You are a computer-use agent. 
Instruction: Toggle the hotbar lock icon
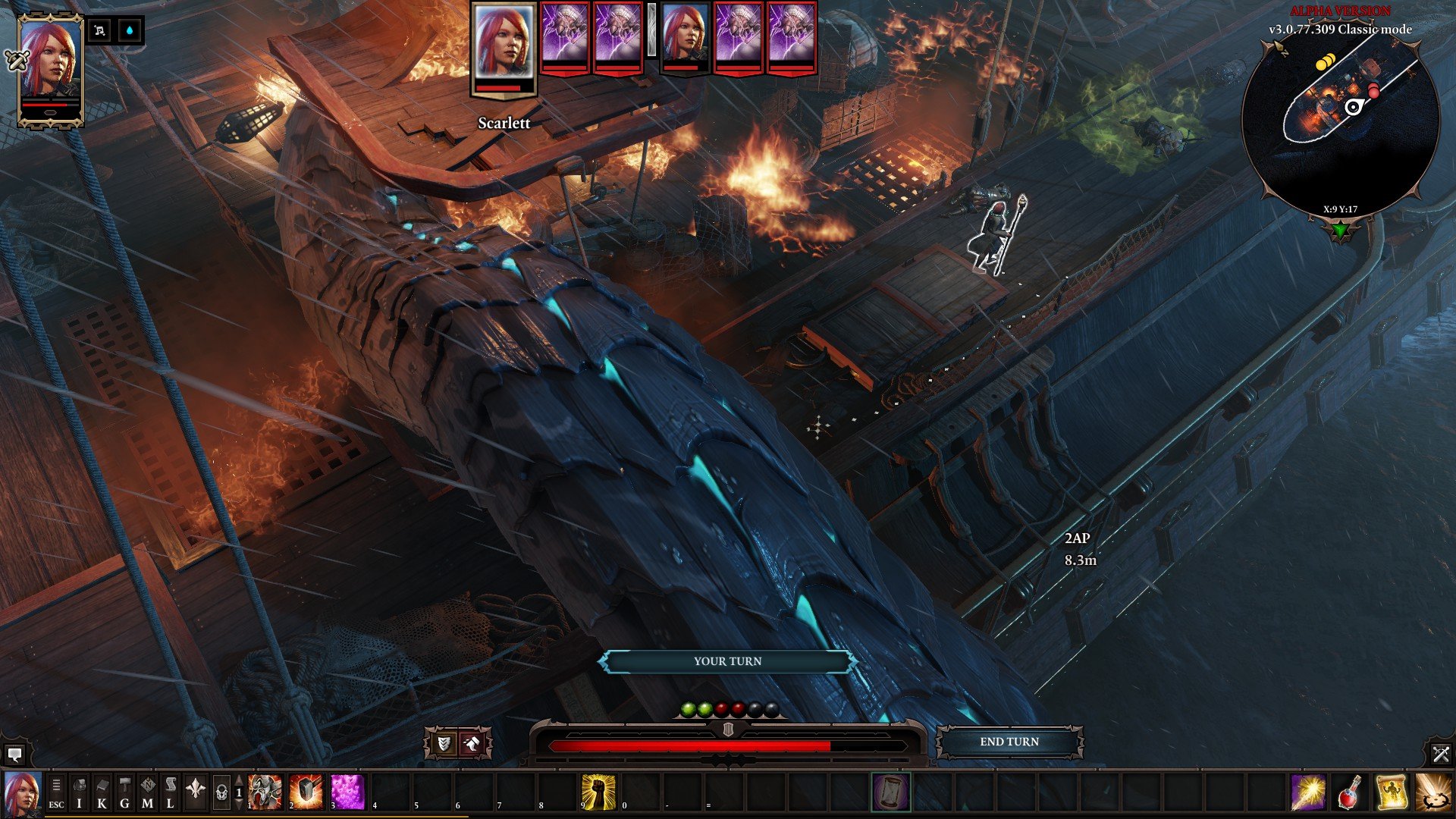[221, 793]
